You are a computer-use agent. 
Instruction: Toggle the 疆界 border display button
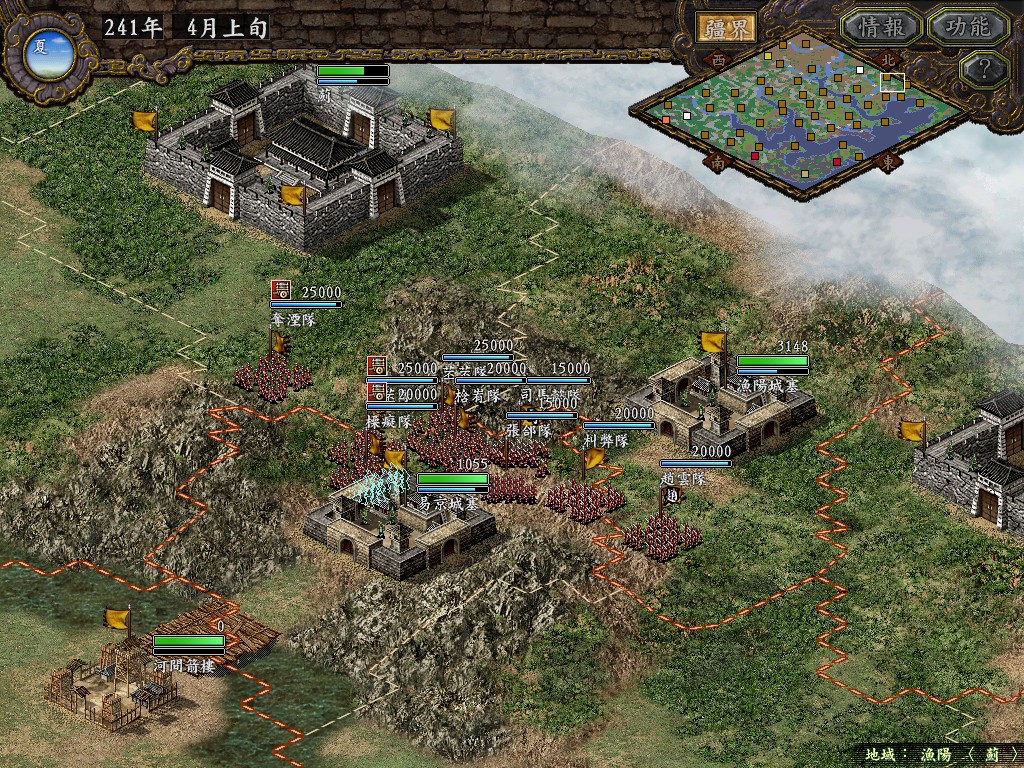[726, 27]
